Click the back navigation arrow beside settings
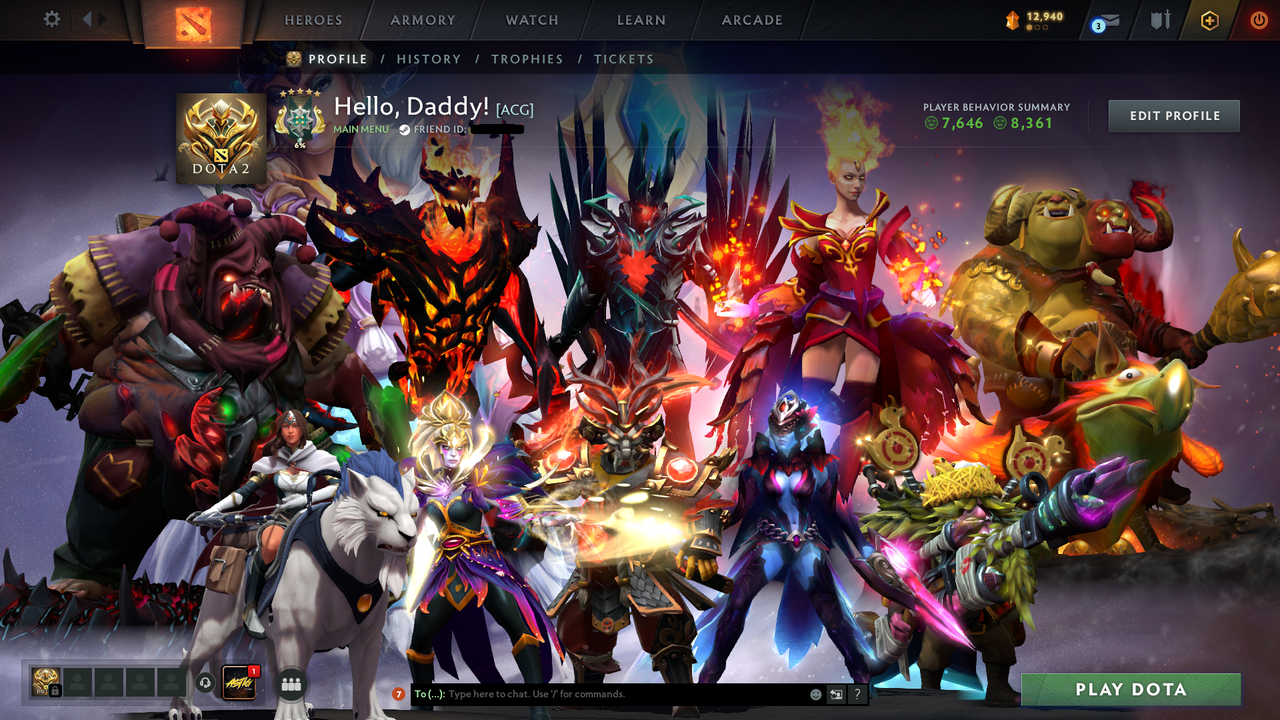The image size is (1280, 720). (x=88, y=17)
